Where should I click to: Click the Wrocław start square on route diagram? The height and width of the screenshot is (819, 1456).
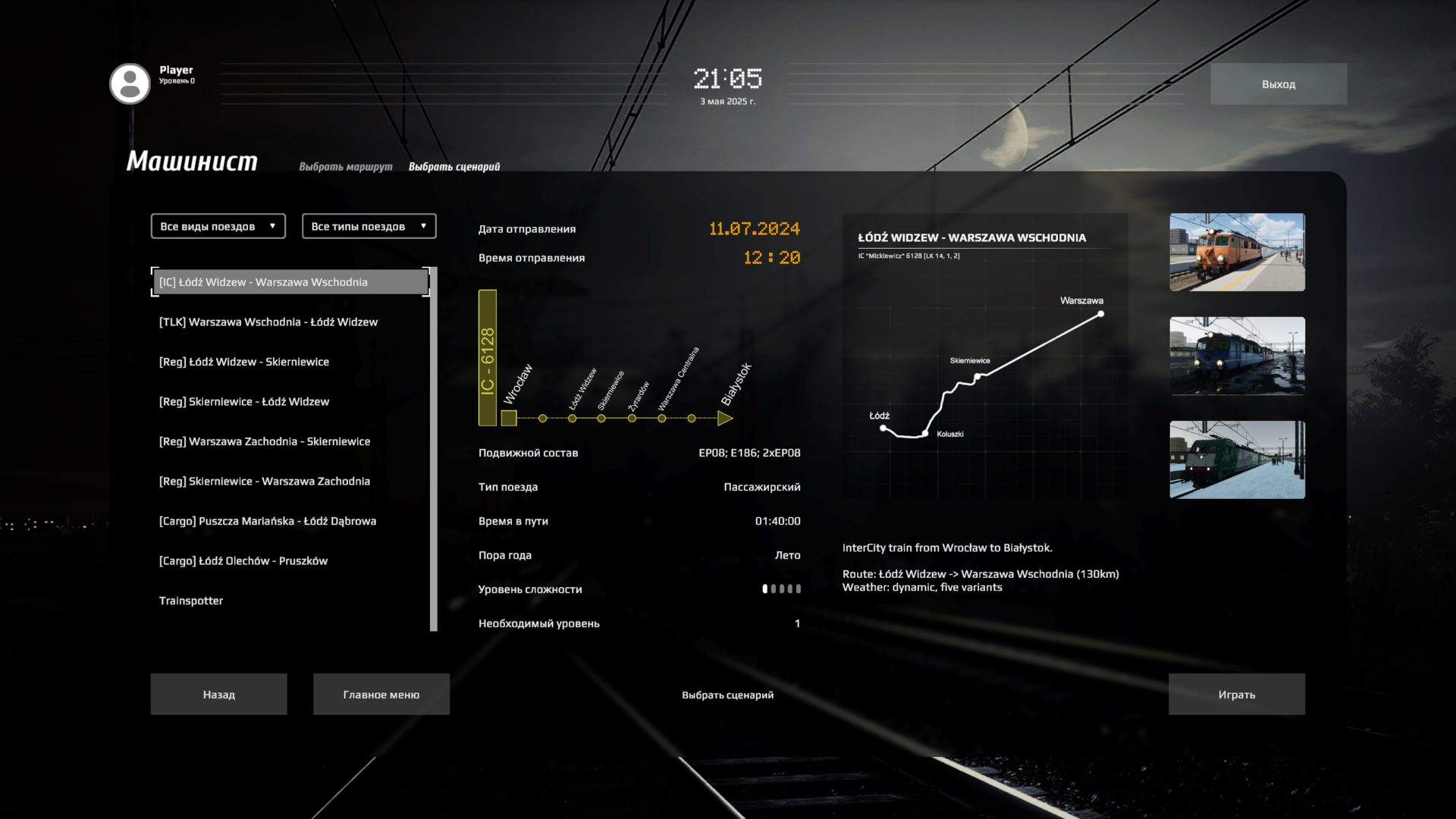pyautogui.click(x=509, y=416)
